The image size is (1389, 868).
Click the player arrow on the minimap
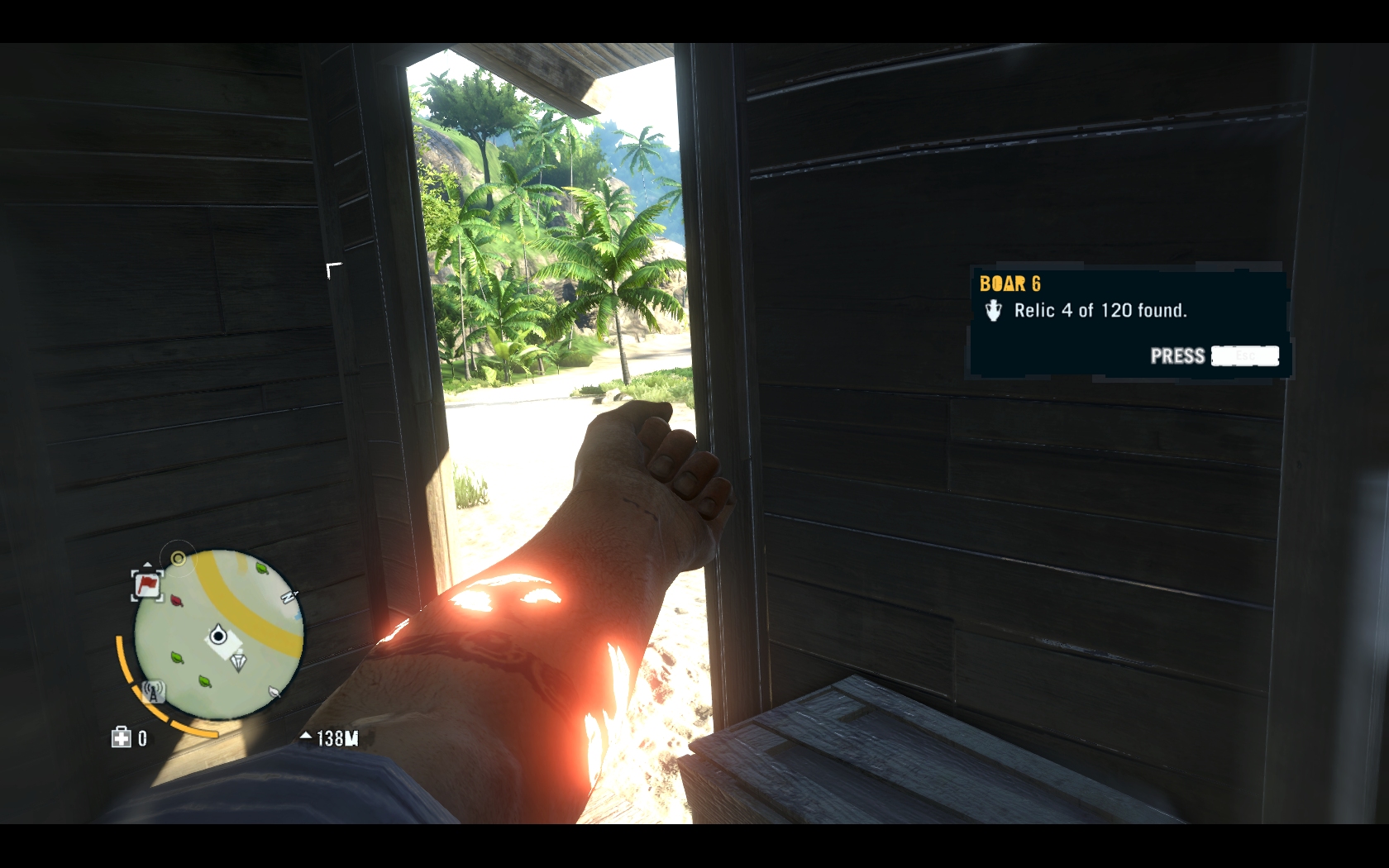tap(218, 636)
